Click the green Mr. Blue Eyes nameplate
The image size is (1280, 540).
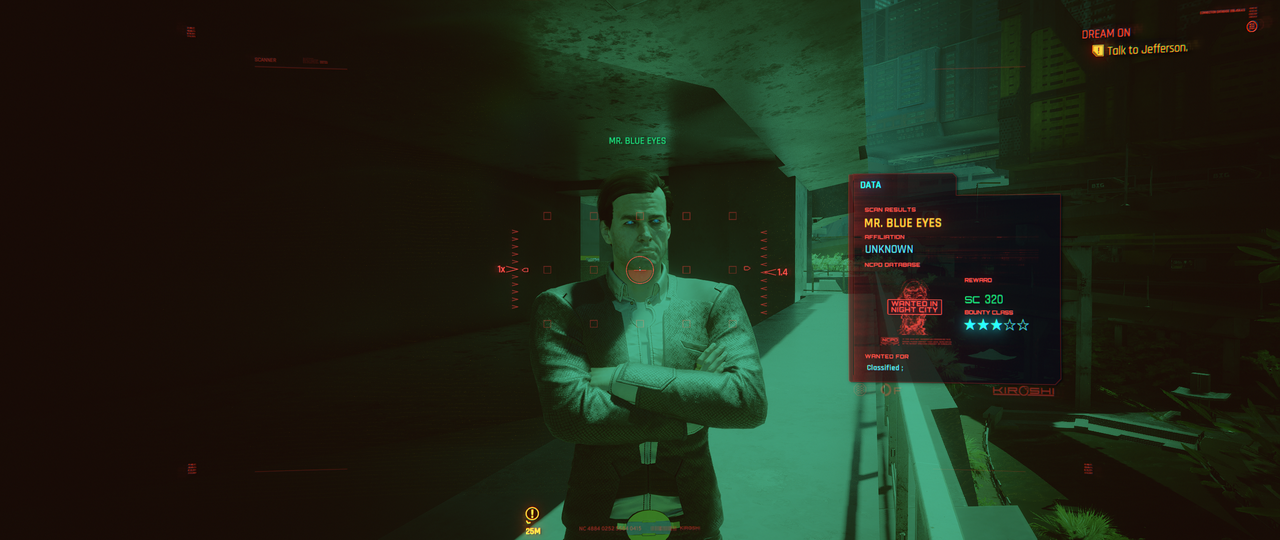click(x=637, y=141)
